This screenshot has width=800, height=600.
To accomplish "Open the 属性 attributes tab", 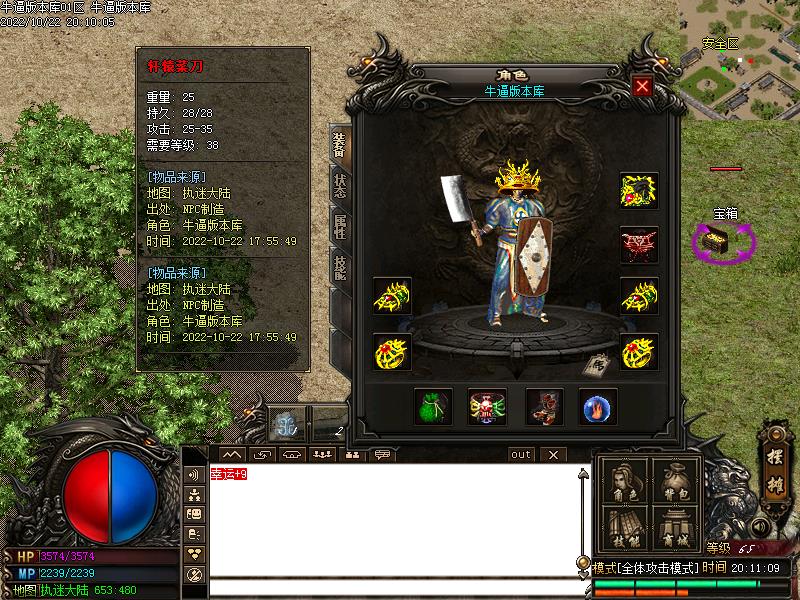I will [340, 225].
